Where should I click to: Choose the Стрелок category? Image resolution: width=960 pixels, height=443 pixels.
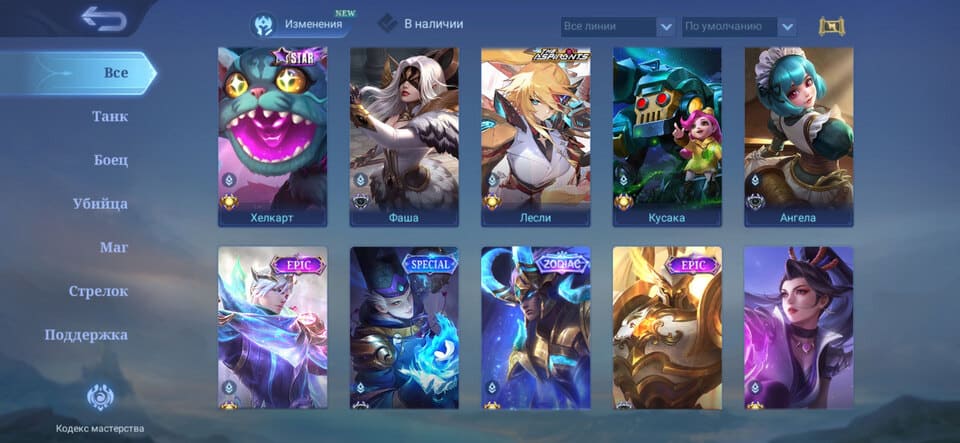coord(98,291)
